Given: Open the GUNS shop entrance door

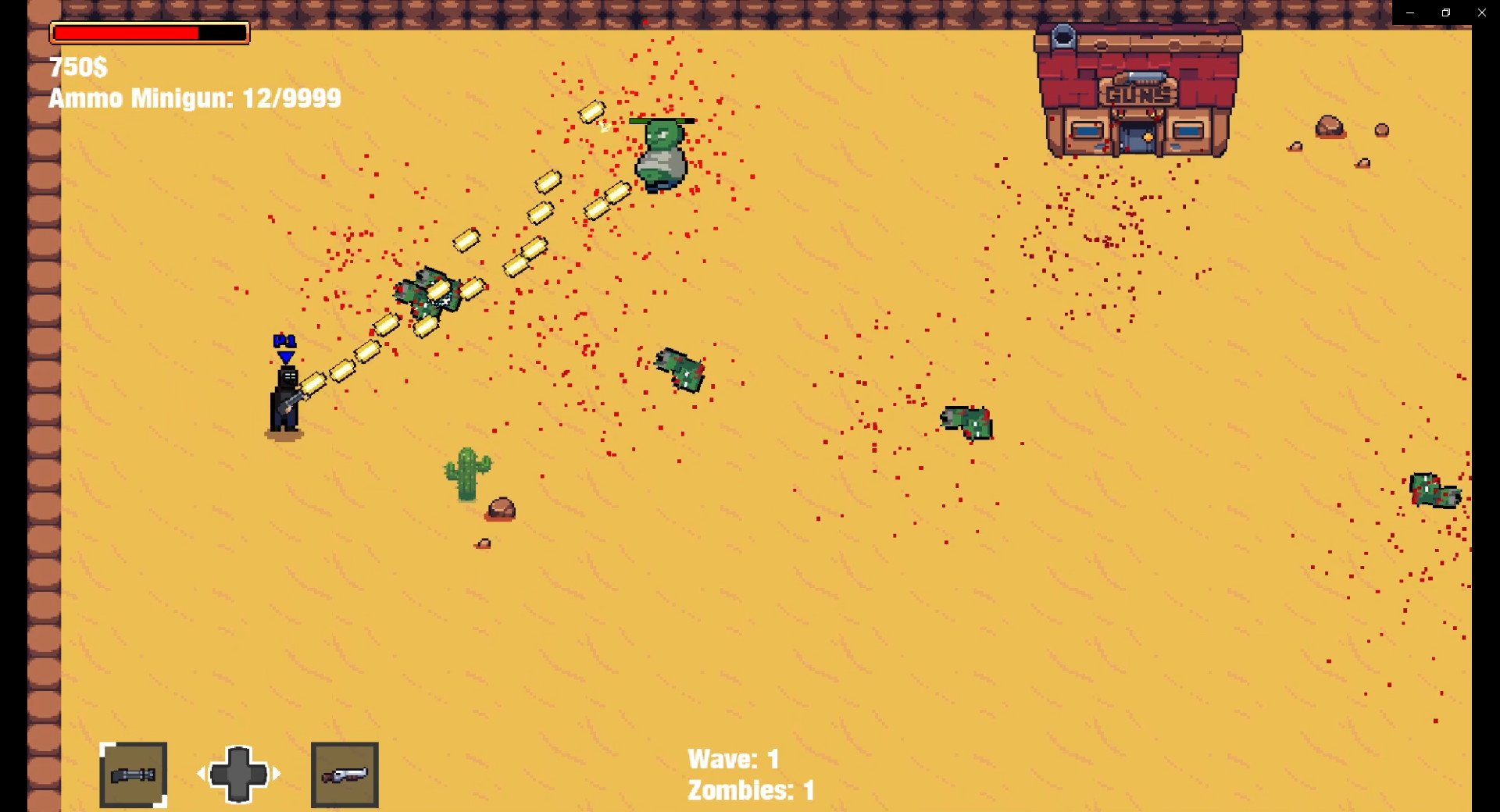Looking at the screenshot, I should 1137,138.
